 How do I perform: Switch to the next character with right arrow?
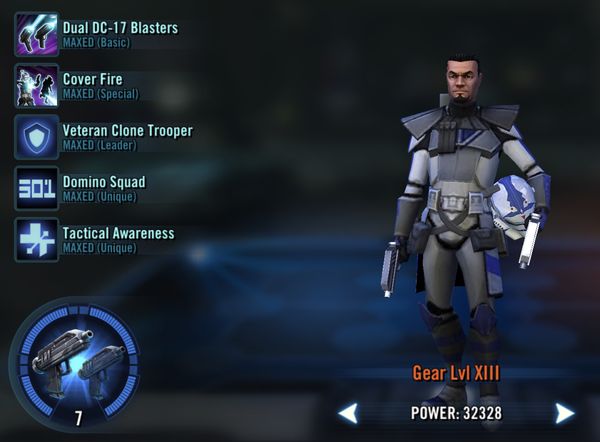coord(565,413)
